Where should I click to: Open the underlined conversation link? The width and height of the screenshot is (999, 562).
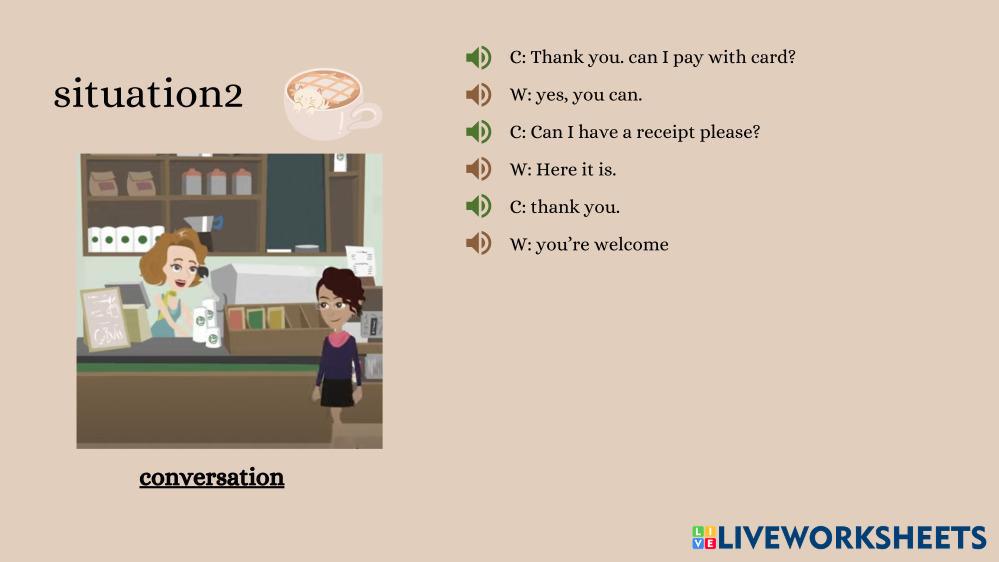pyautogui.click(x=212, y=477)
